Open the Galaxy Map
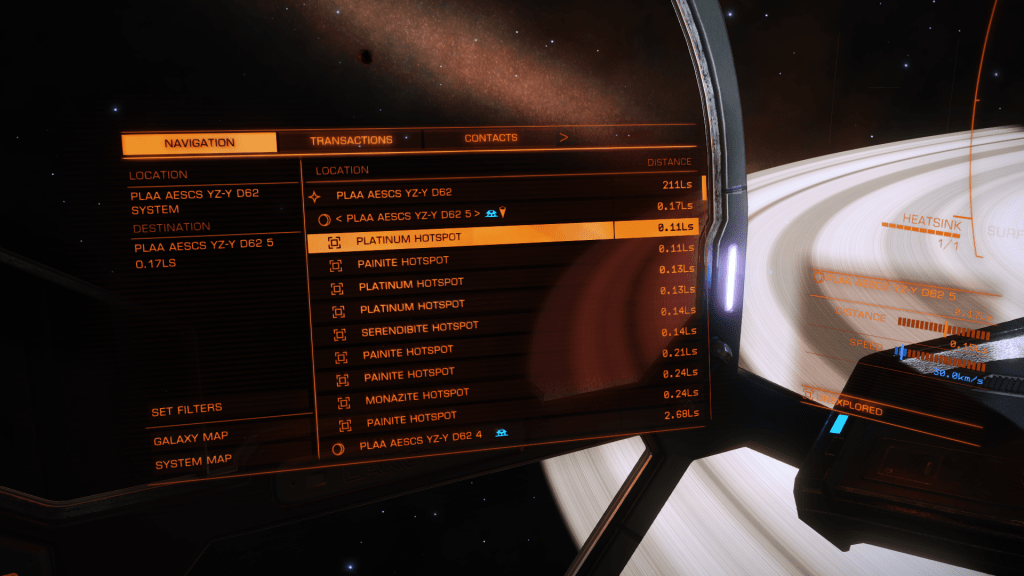Image resolution: width=1024 pixels, height=576 pixels. (190, 438)
